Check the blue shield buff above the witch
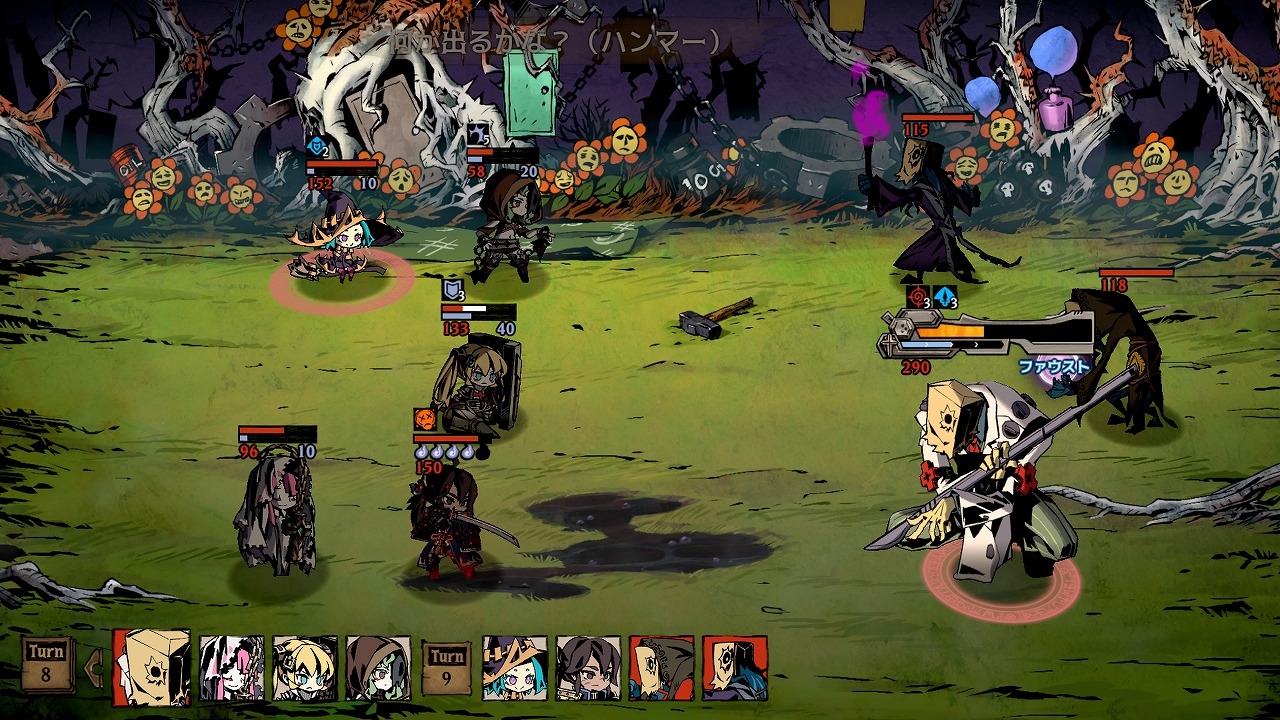 [315, 147]
